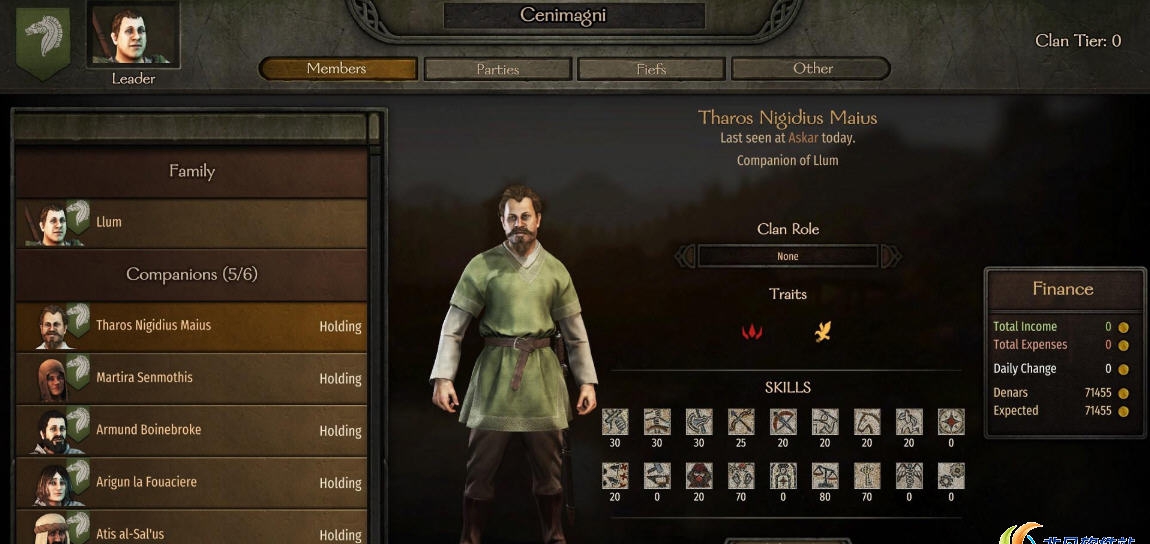Pick Armund Boinebroke from companions
Image resolution: width=1150 pixels, height=544 pixels.
[x=191, y=430]
